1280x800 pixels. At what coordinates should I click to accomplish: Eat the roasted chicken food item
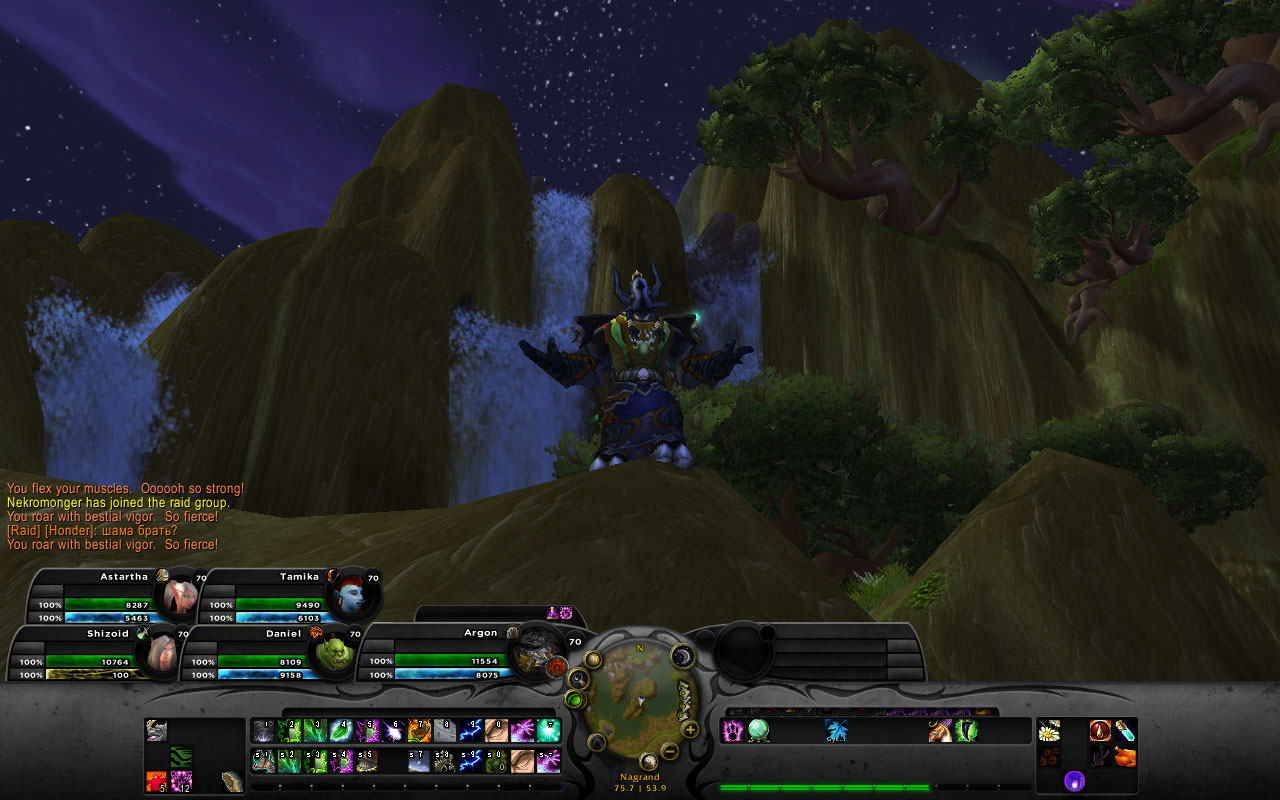point(1125,757)
